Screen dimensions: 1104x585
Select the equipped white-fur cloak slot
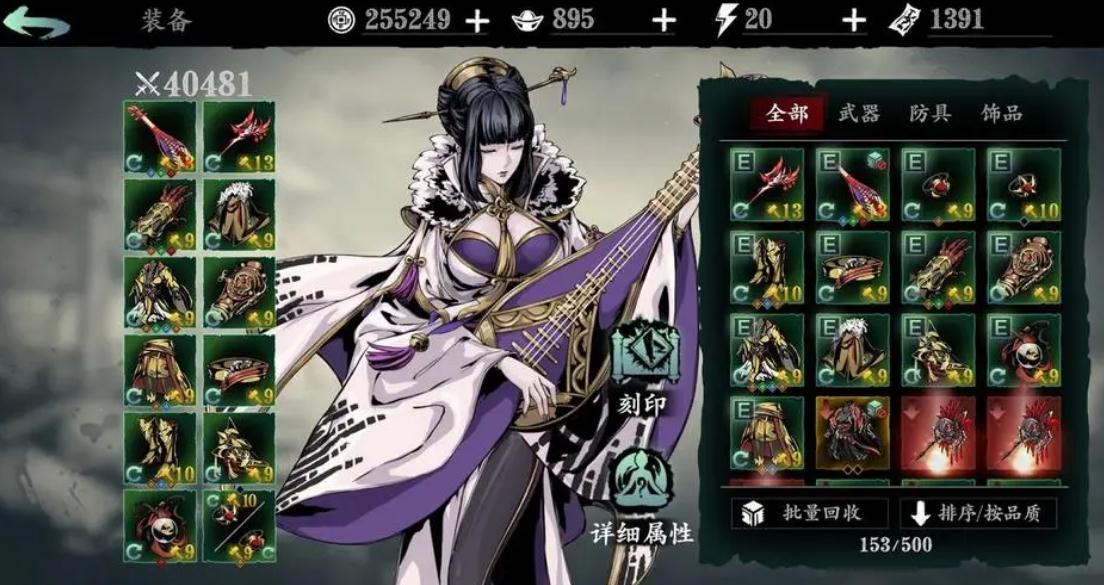239,213
